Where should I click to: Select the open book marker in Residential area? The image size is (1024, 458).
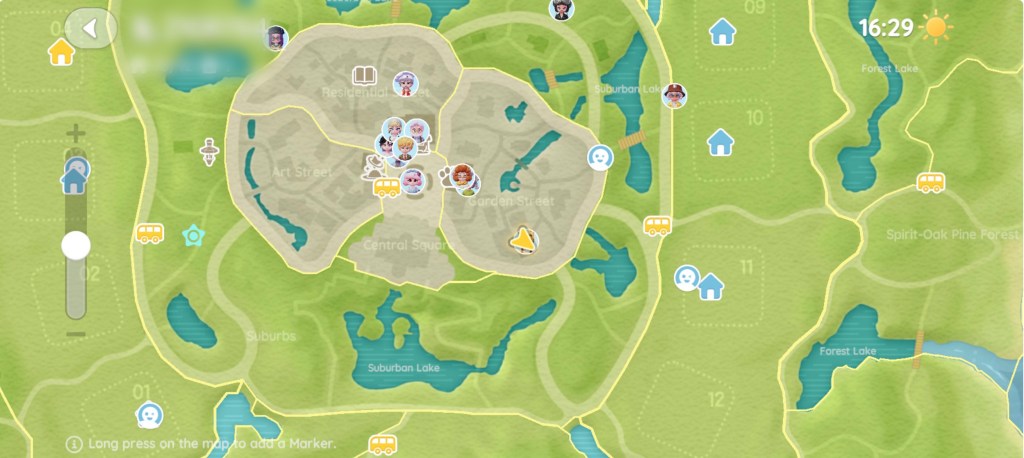pyautogui.click(x=364, y=75)
